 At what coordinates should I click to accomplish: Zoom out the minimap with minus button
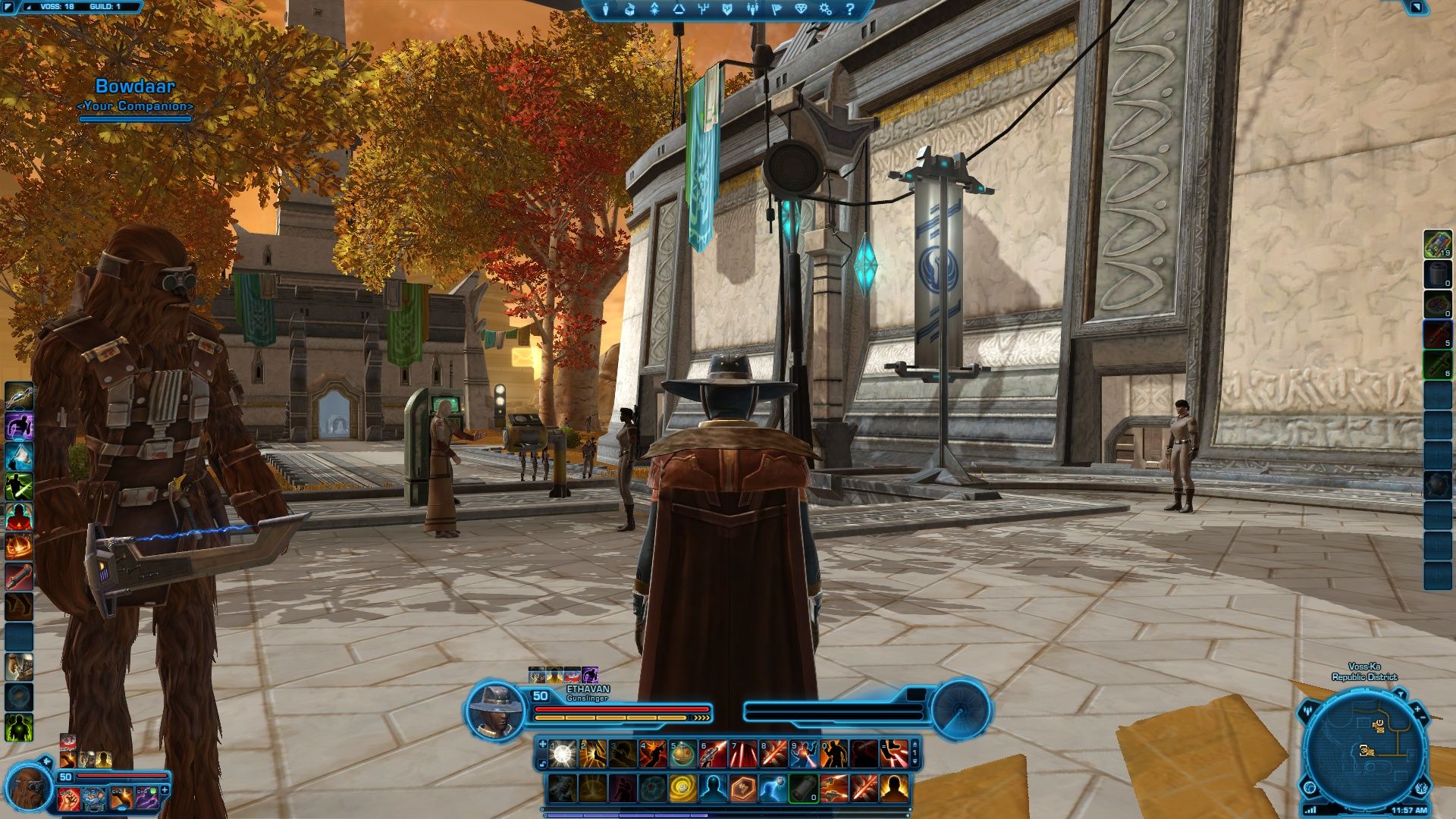click(x=1423, y=718)
